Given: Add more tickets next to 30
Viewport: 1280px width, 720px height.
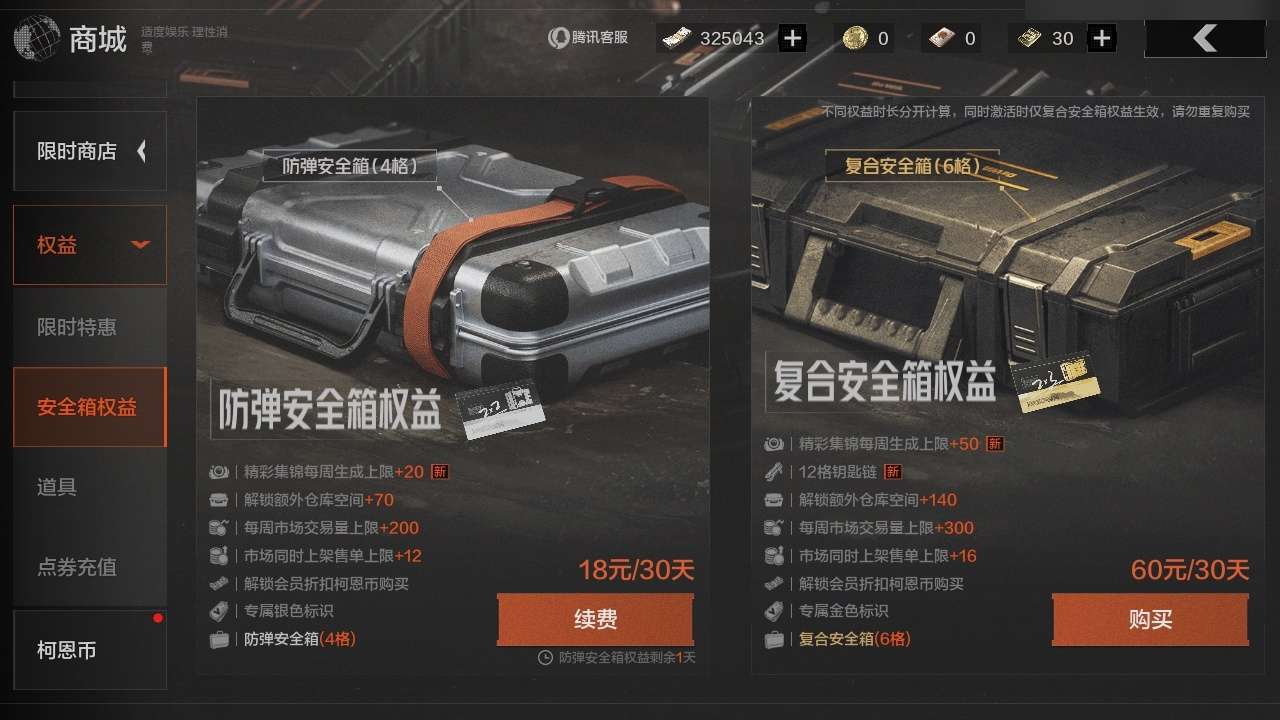Looking at the screenshot, I should pyautogui.click(x=1101, y=39).
